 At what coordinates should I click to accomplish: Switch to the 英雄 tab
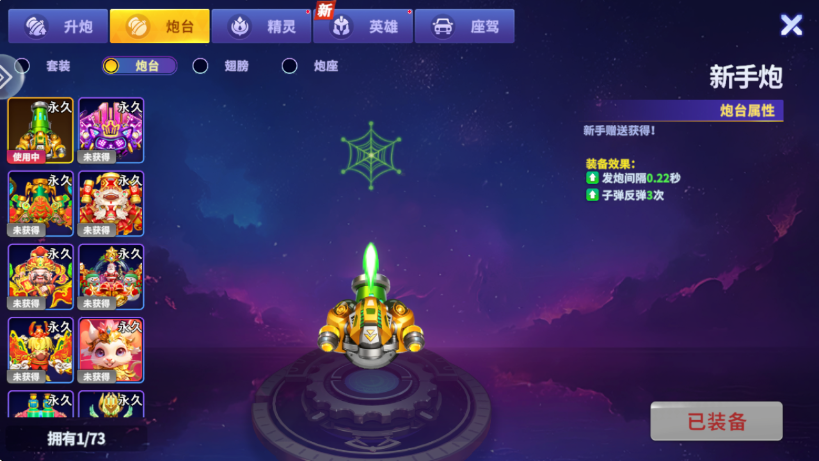[364, 26]
